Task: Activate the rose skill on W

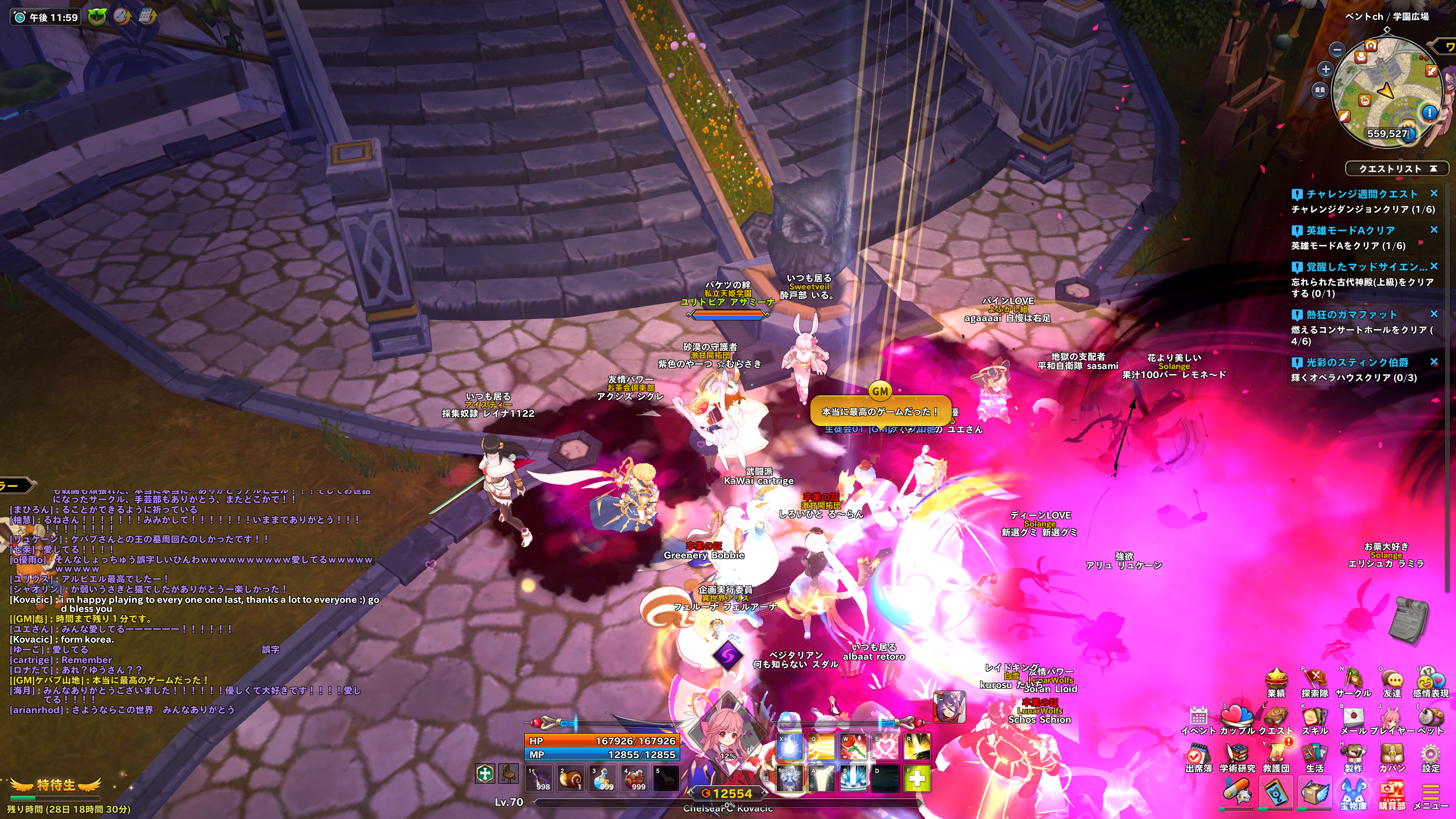Action: click(853, 747)
